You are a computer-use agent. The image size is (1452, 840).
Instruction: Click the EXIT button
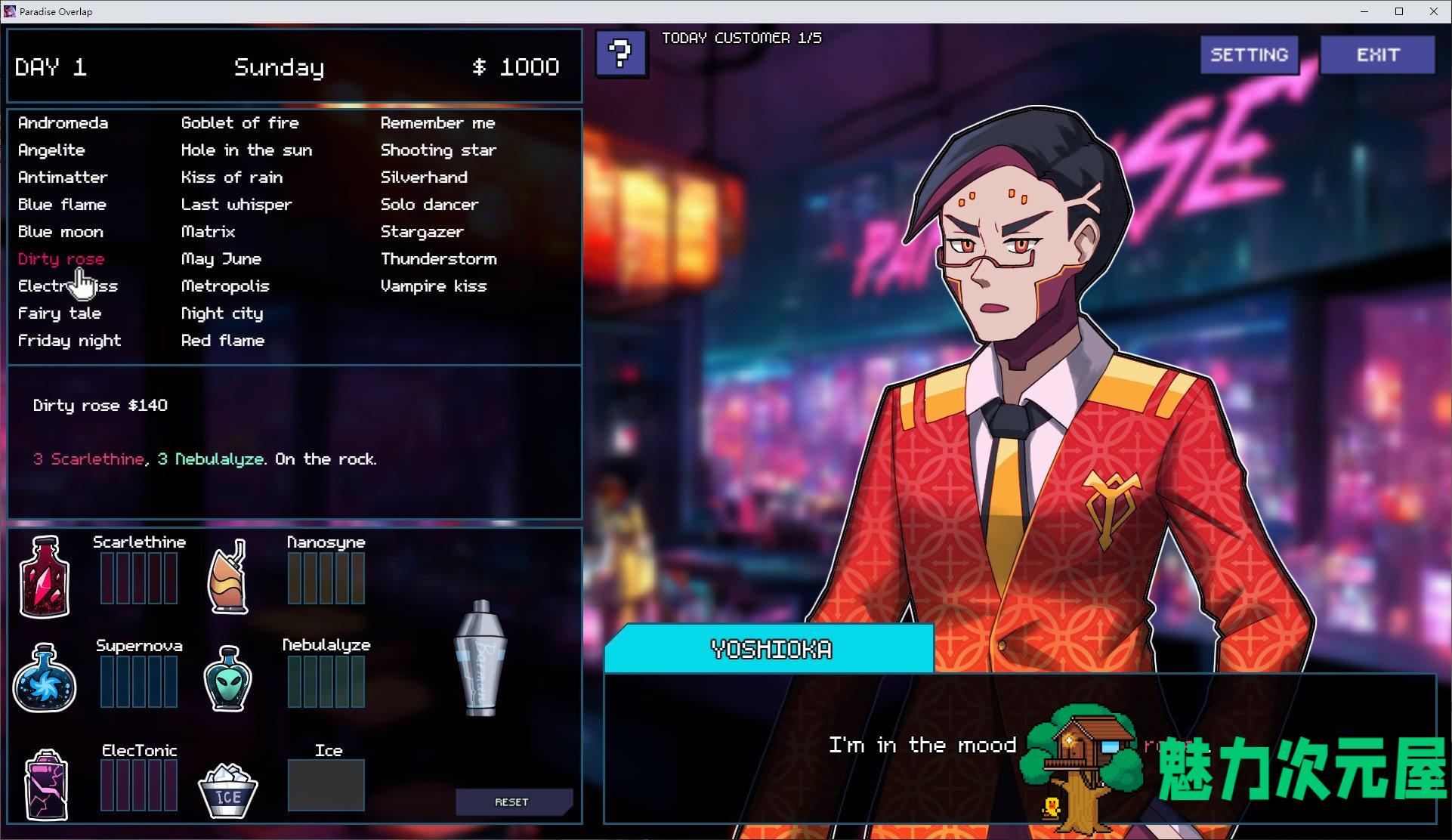(x=1377, y=55)
